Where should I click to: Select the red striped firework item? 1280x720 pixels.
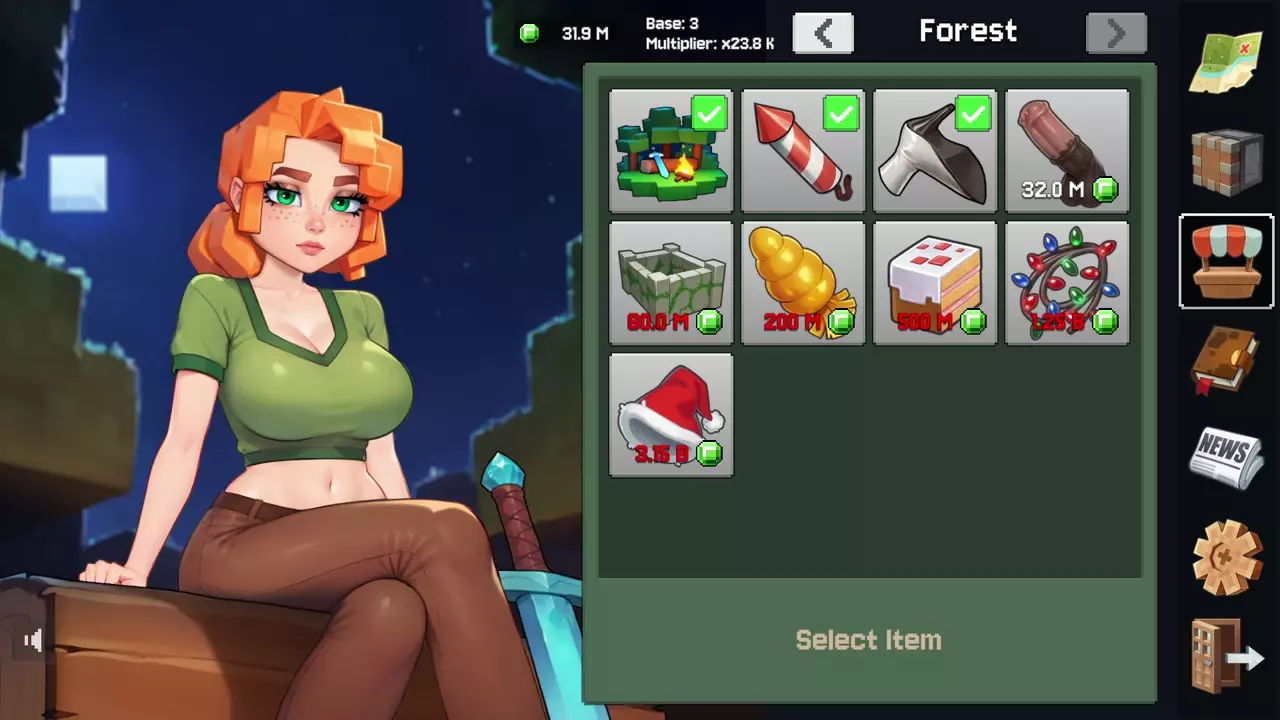803,151
